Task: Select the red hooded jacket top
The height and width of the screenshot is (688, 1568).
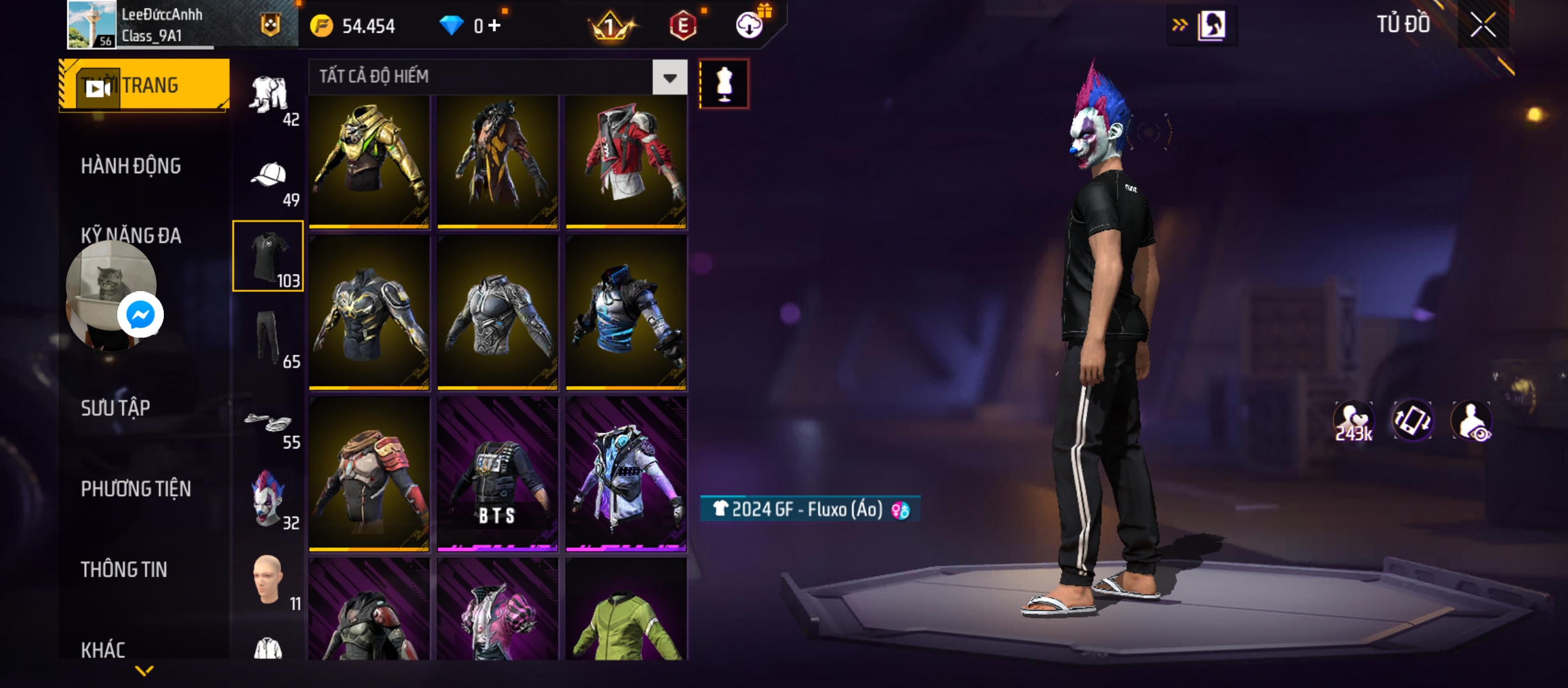Action: click(x=626, y=159)
